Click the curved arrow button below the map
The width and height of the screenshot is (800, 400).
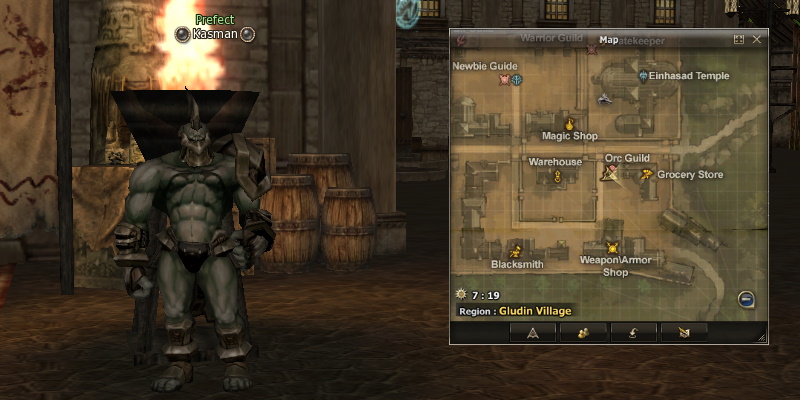(634, 332)
